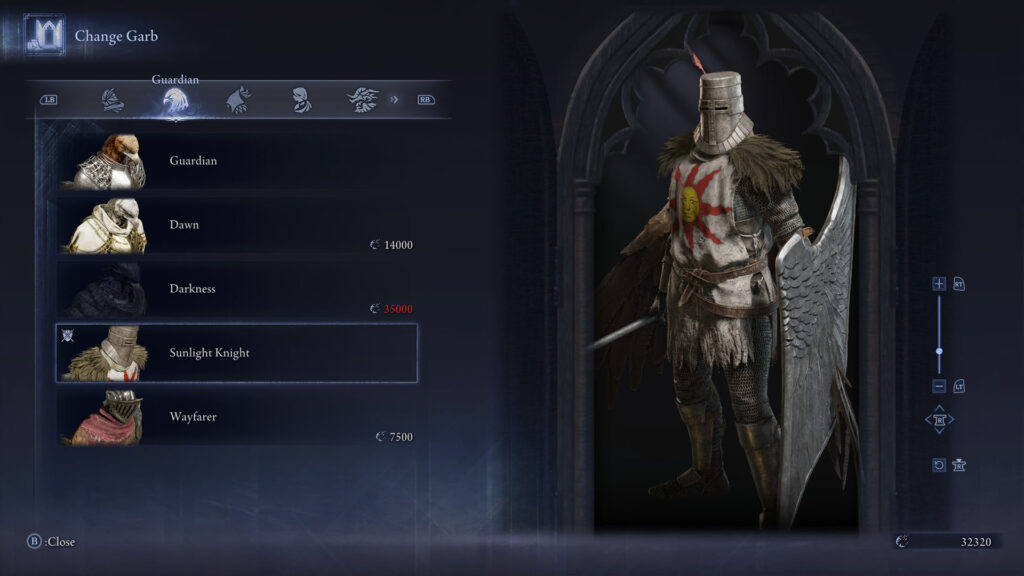Zoom in with the plus icon
Viewport: 1024px width, 576px height.
tap(939, 284)
